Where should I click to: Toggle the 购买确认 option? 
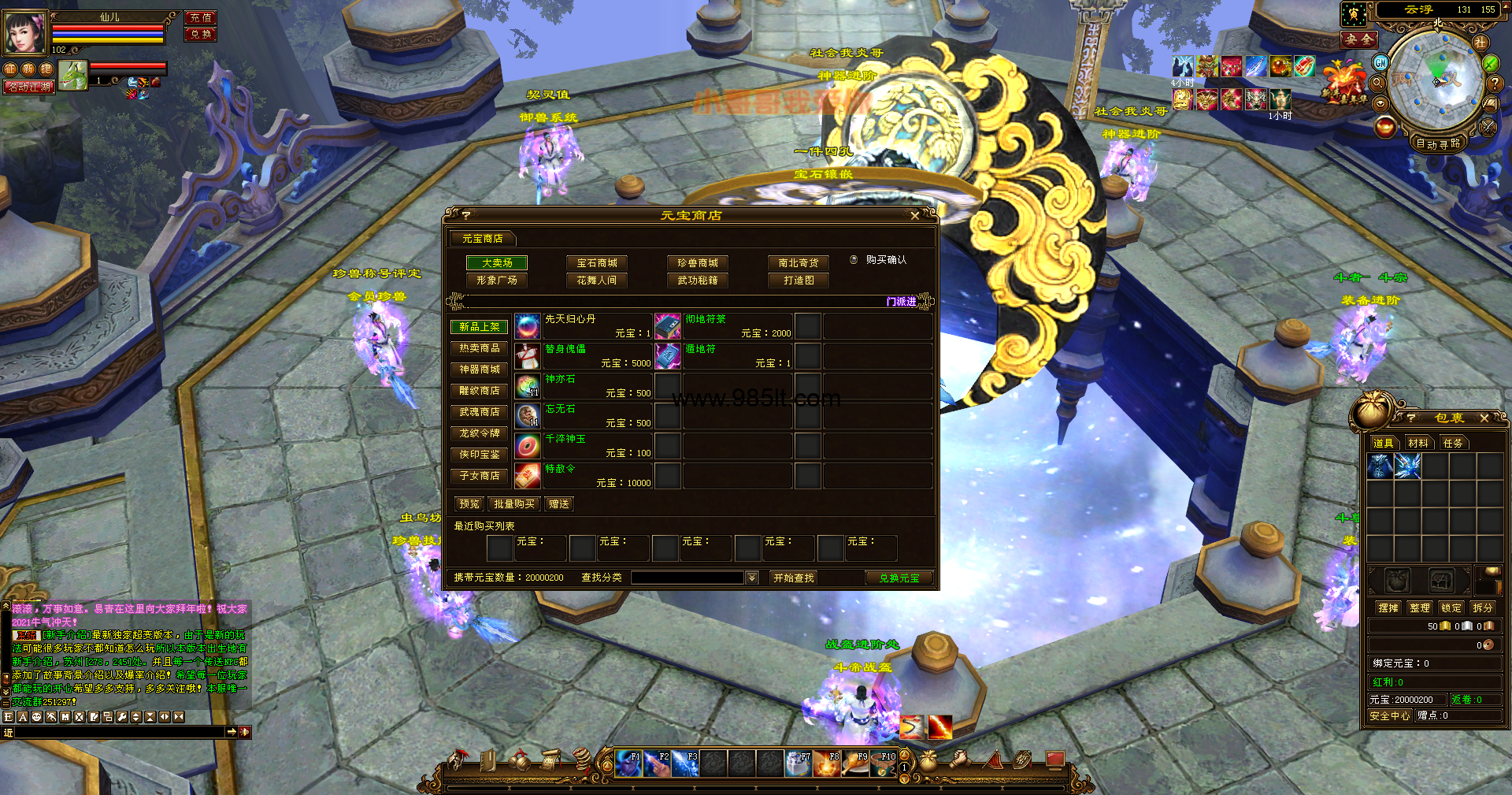pos(854,260)
